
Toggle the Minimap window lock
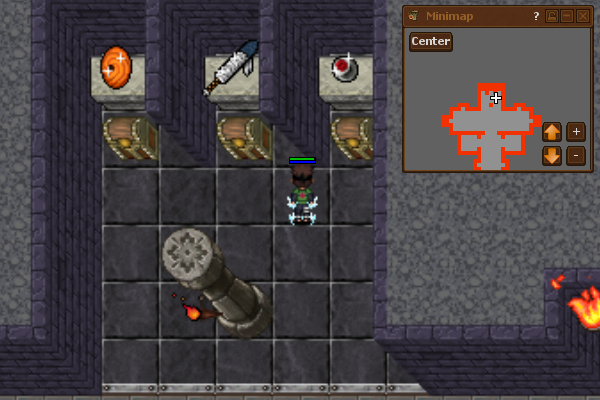pos(550,16)
